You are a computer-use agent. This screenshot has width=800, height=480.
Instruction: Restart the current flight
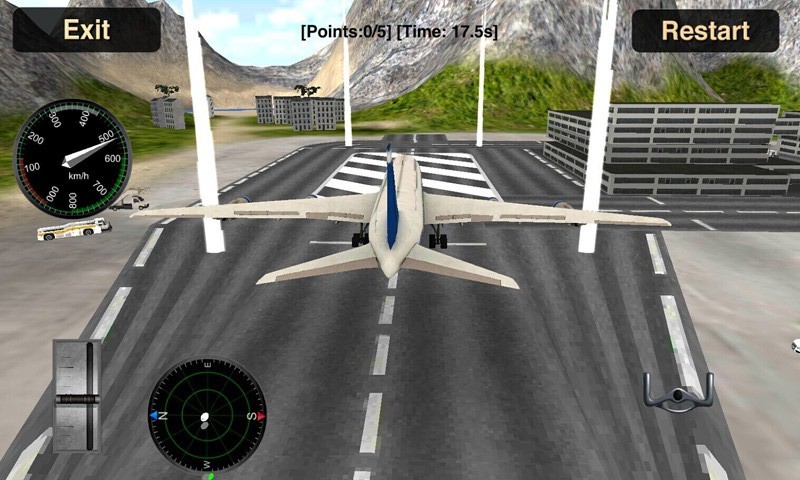click(705, 30)
